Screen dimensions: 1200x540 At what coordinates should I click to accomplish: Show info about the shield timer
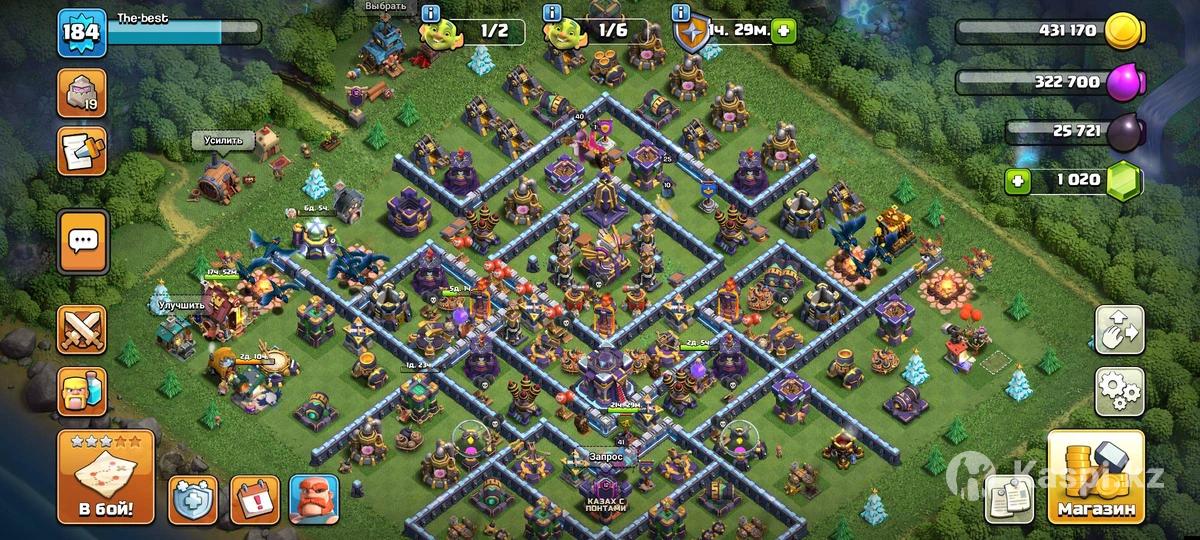tap(682, 13)
